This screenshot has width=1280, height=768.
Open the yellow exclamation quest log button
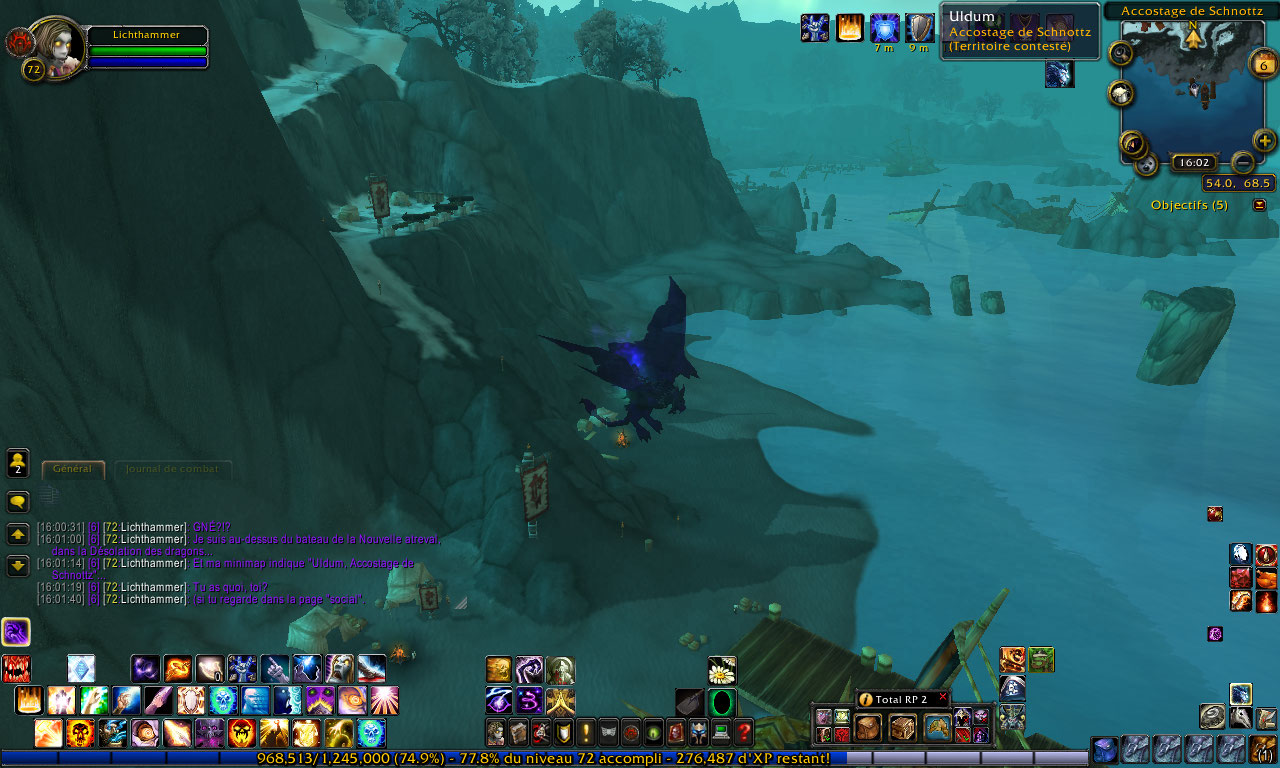tap(586, 732)
